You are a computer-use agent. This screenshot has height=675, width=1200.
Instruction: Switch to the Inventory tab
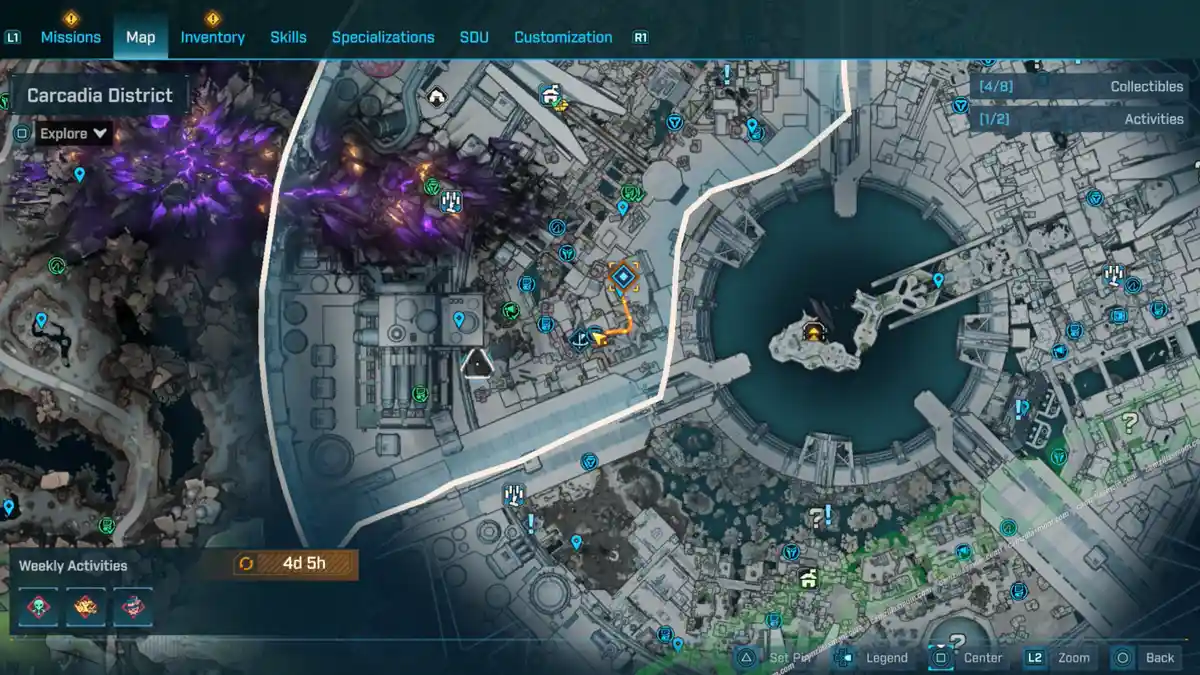[x=212, y=37]
